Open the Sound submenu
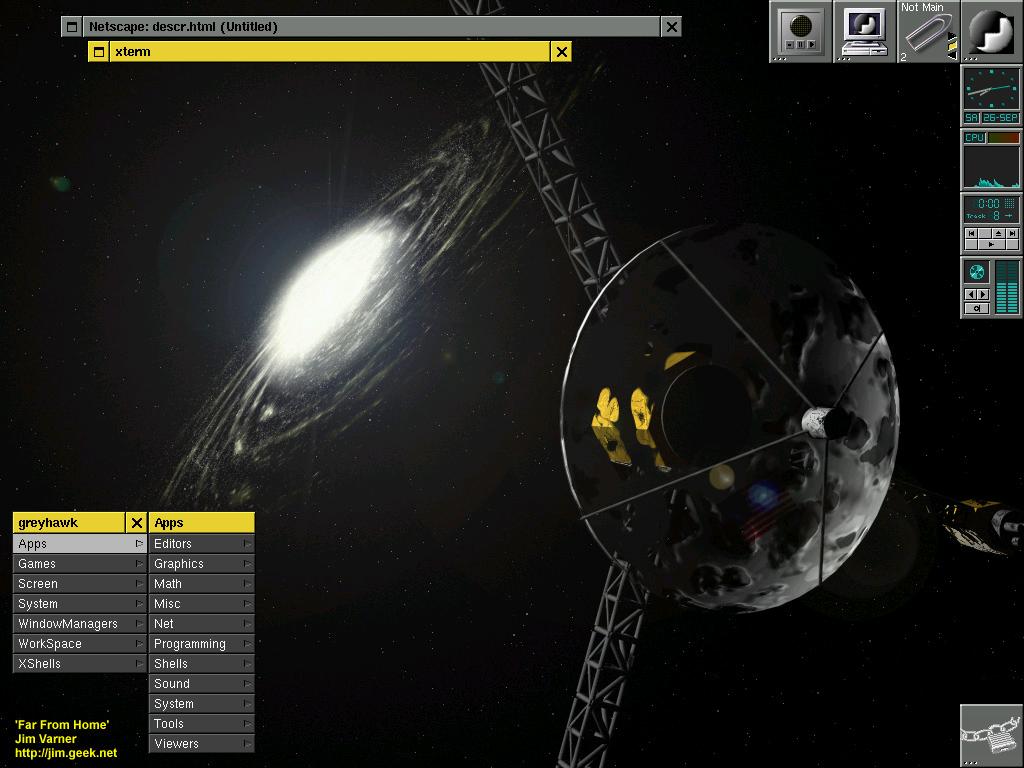The width and height of the screenshot is (1024, 768). 201,684
